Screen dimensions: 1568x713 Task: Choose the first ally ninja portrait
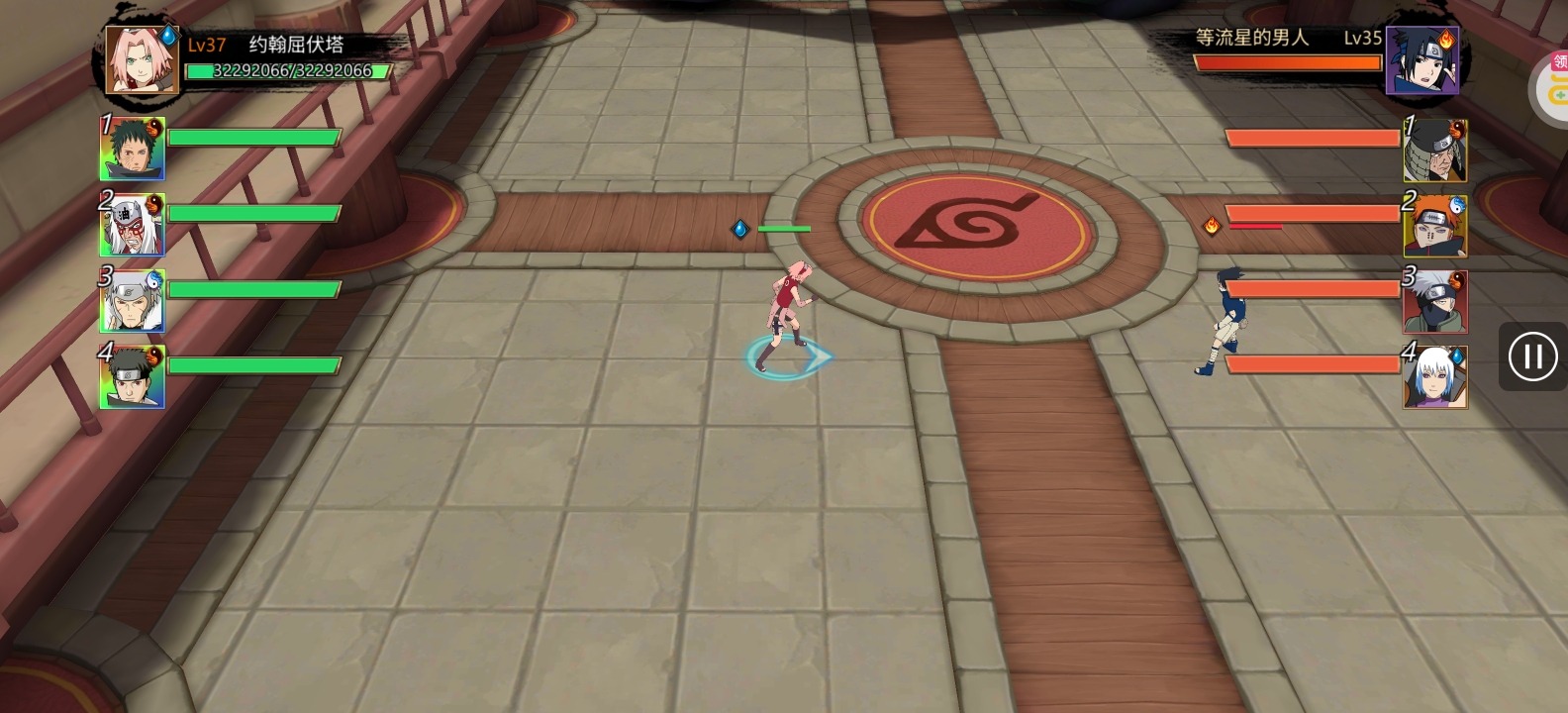tap(133, 149)
